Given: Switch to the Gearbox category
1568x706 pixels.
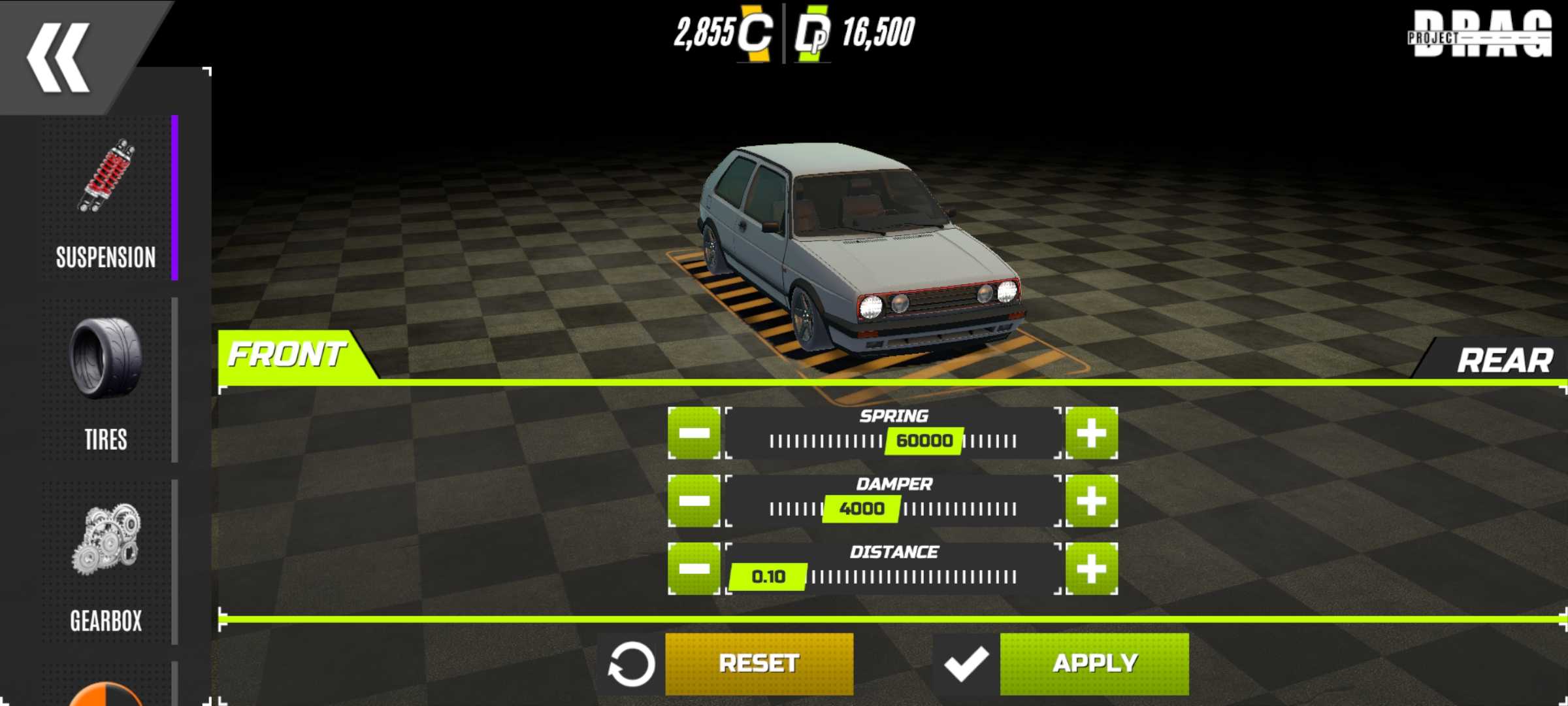Looking at the screenshot, I should 106,562.
